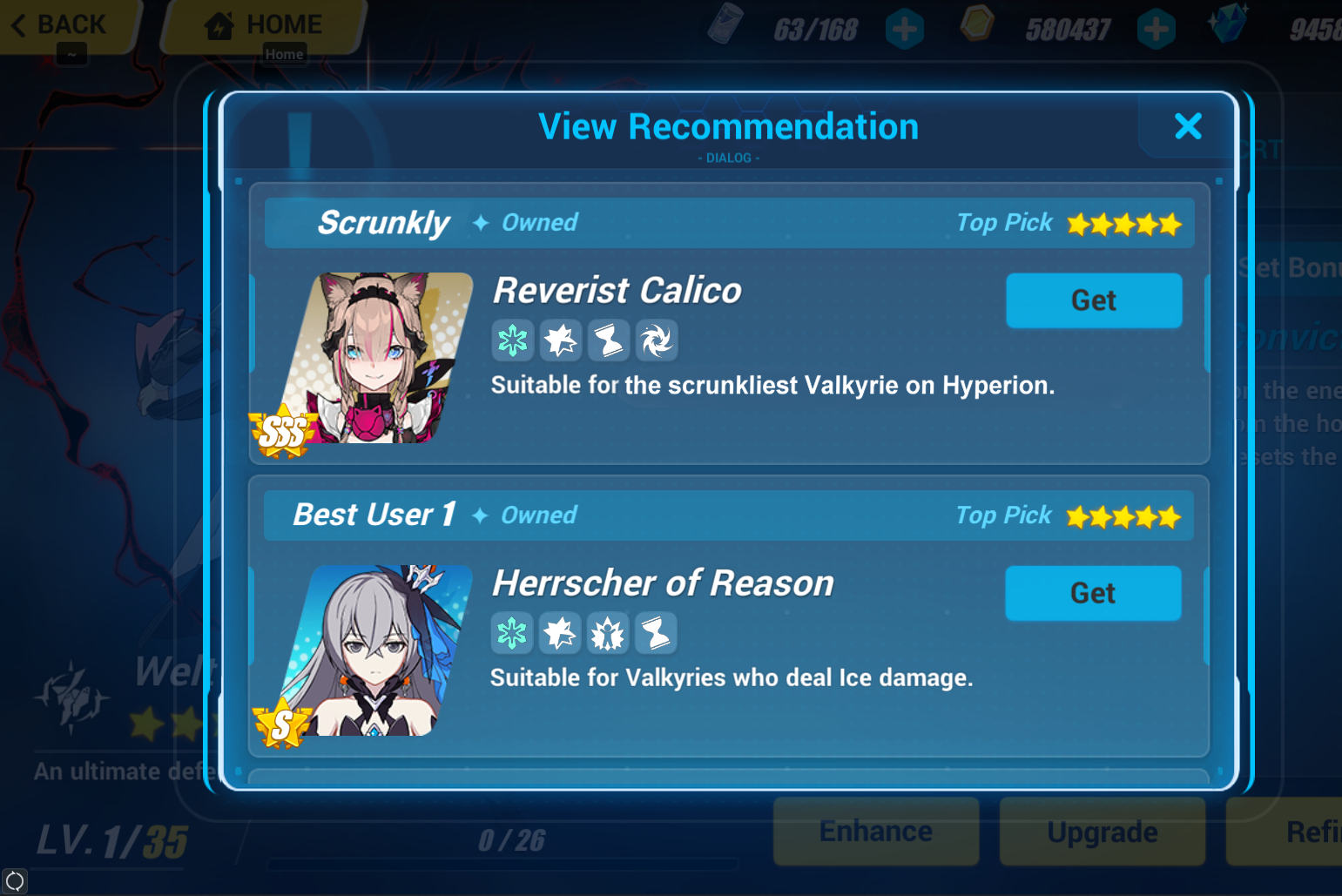The image size is (1342, 896).
Task: Click the hourglass element icon under Reverist Calico
Action: coord(609,340)
